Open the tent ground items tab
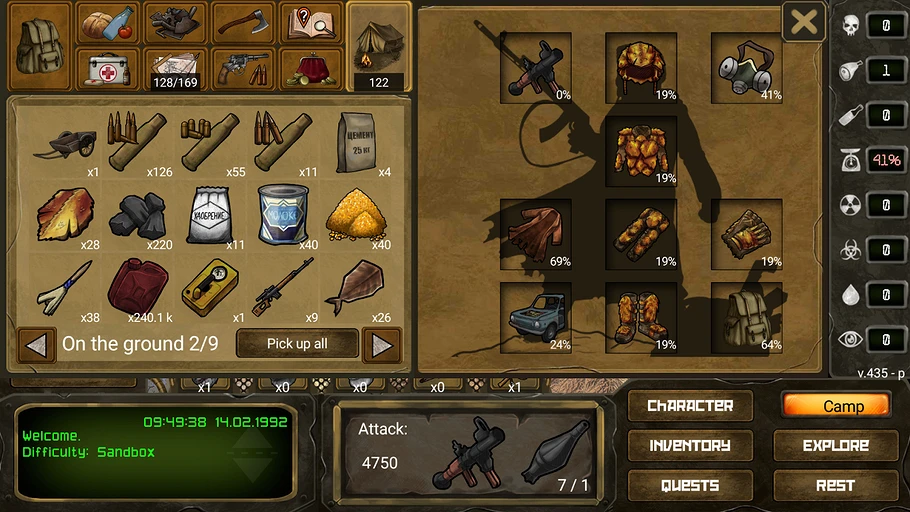Image resolution: width=910 pixels, height=512 pixels. [x=379, y=44]
